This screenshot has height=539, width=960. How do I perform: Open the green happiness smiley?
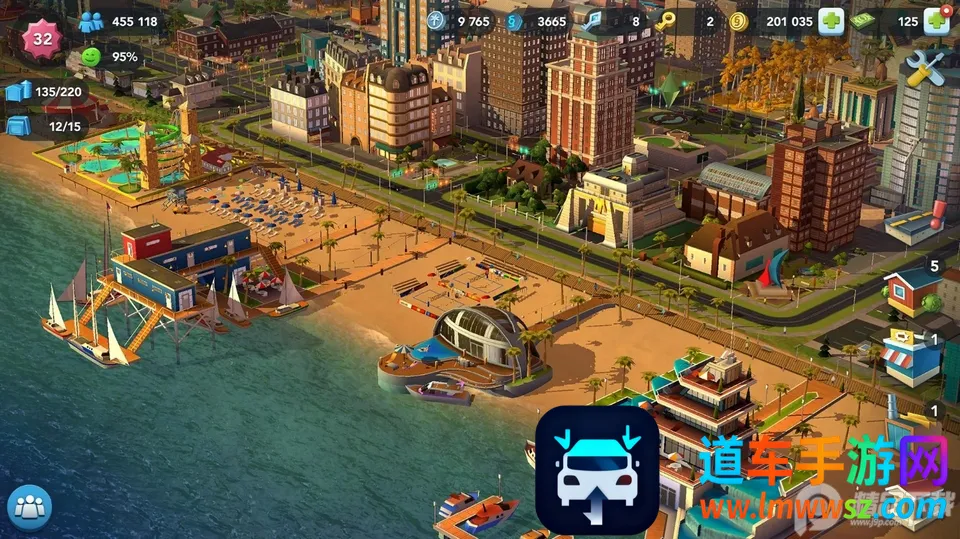(92, 57)
